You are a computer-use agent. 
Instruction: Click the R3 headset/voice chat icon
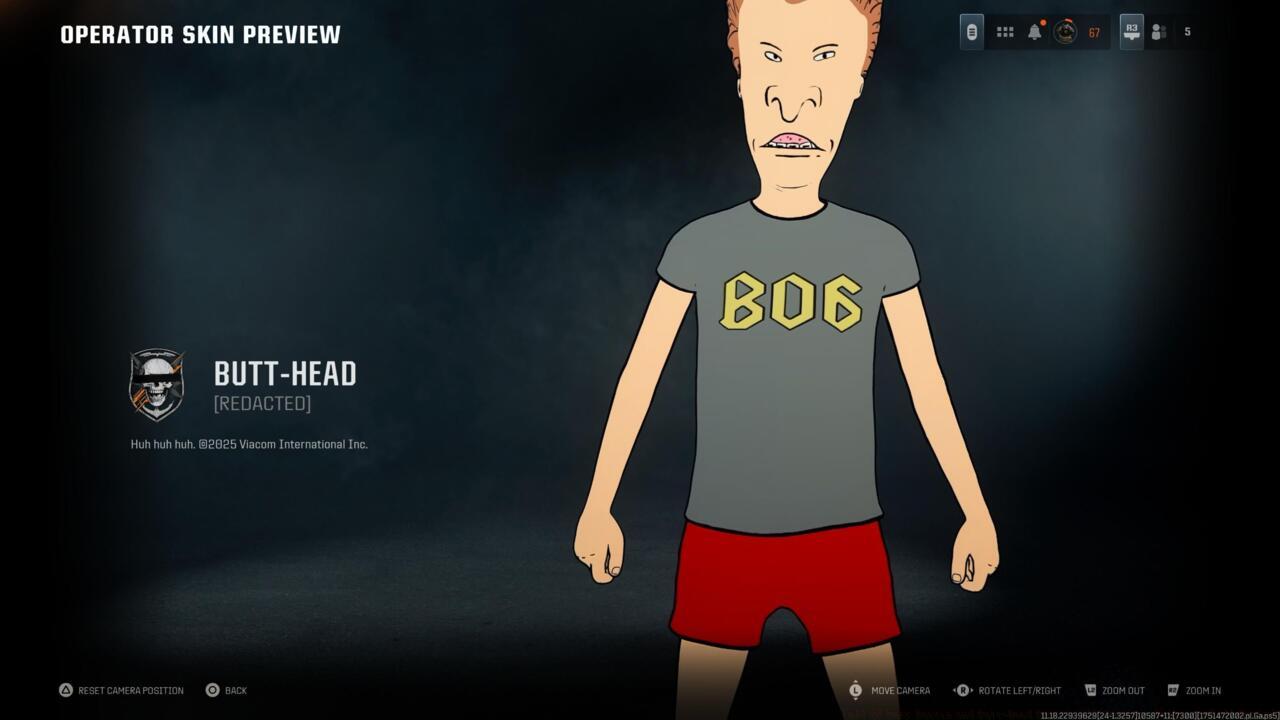(1129, 31)
